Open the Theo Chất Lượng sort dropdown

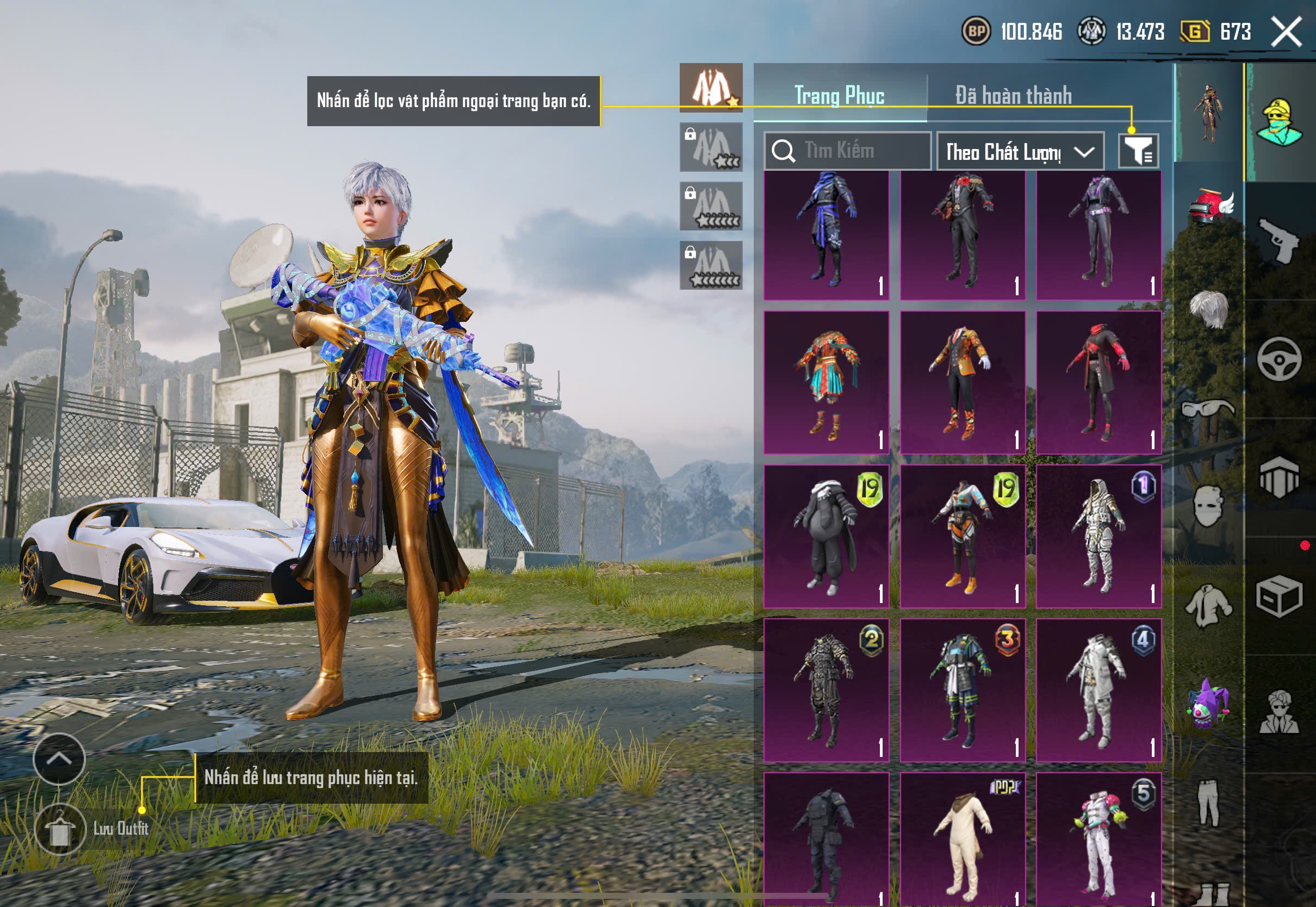pyautogui.click(x=1020, y=152)
